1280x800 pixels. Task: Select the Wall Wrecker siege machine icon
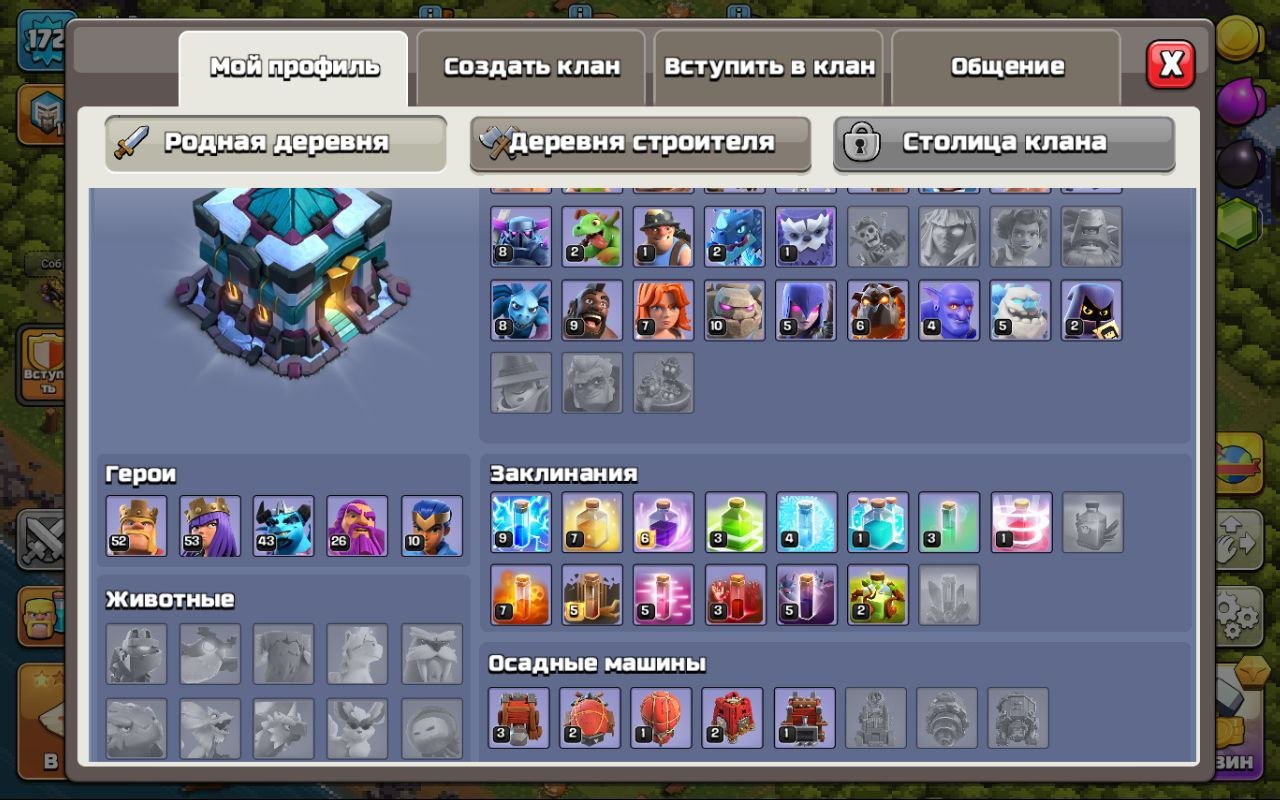point(519,717)
